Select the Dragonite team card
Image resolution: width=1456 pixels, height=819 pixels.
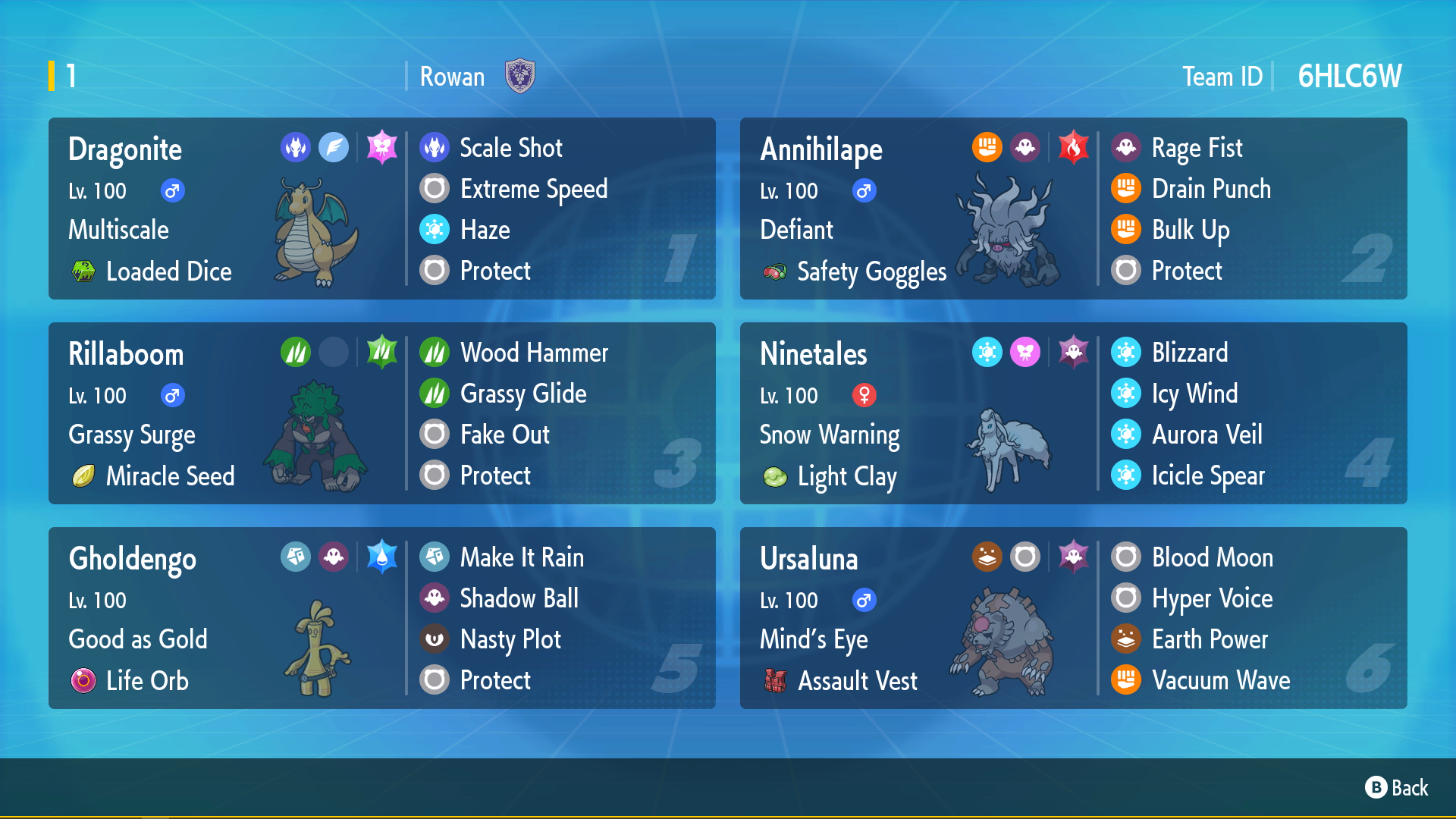coord(381,209)
